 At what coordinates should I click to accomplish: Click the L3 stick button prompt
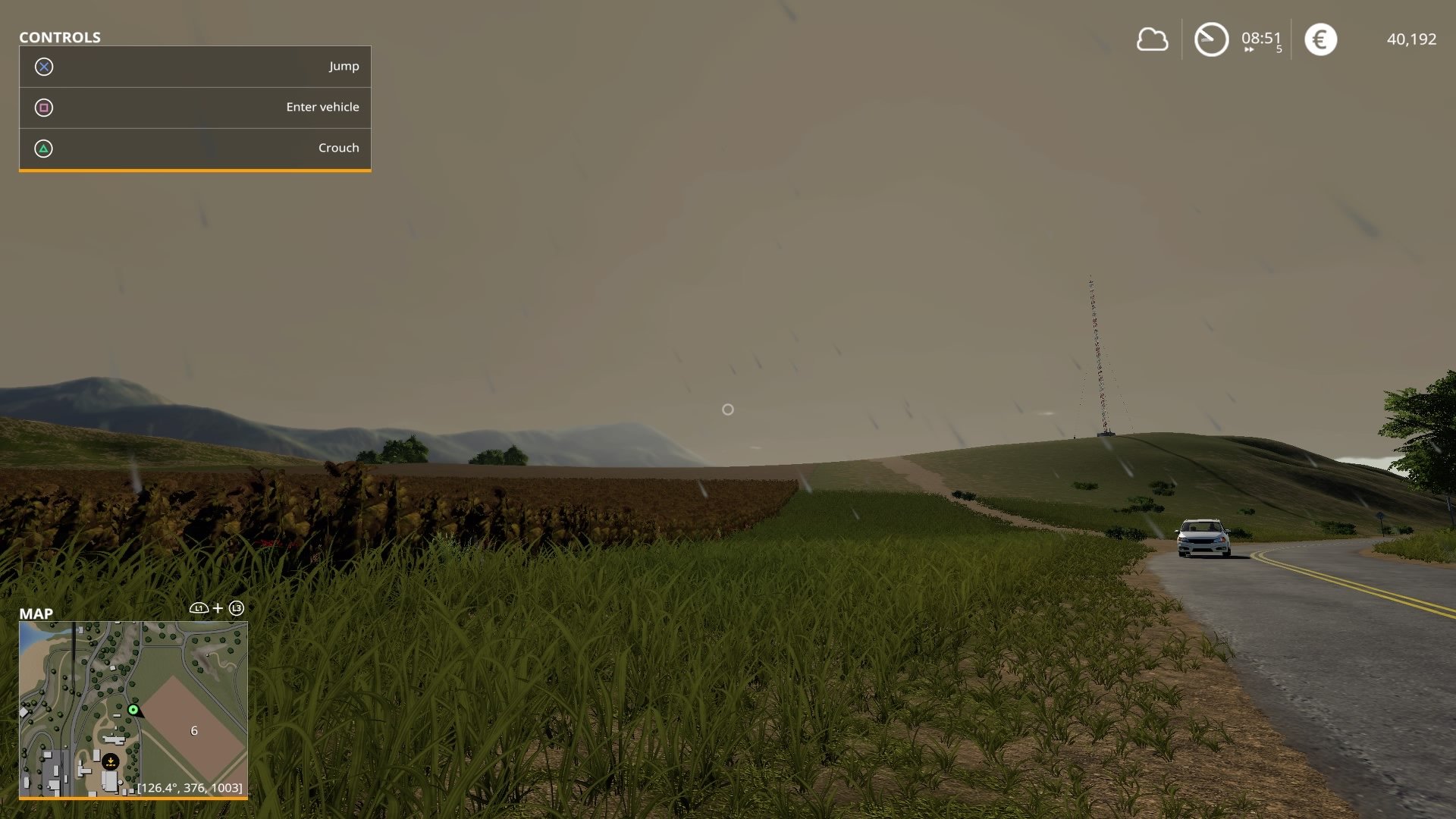pyautogui.click(x=236, y=607)
